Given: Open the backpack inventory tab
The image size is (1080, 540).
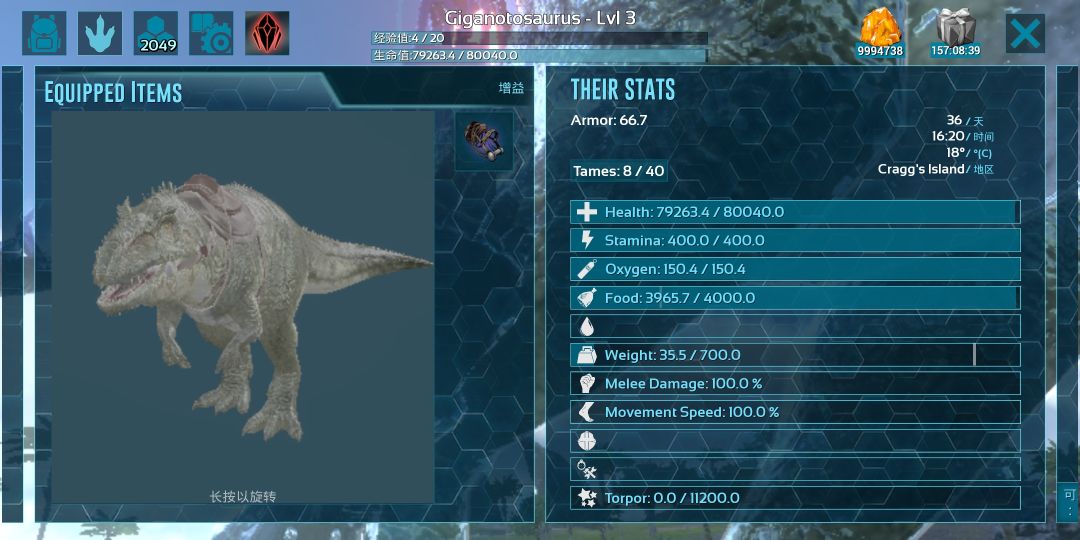Looking at the screenshot, I should (x=44, y=33).
